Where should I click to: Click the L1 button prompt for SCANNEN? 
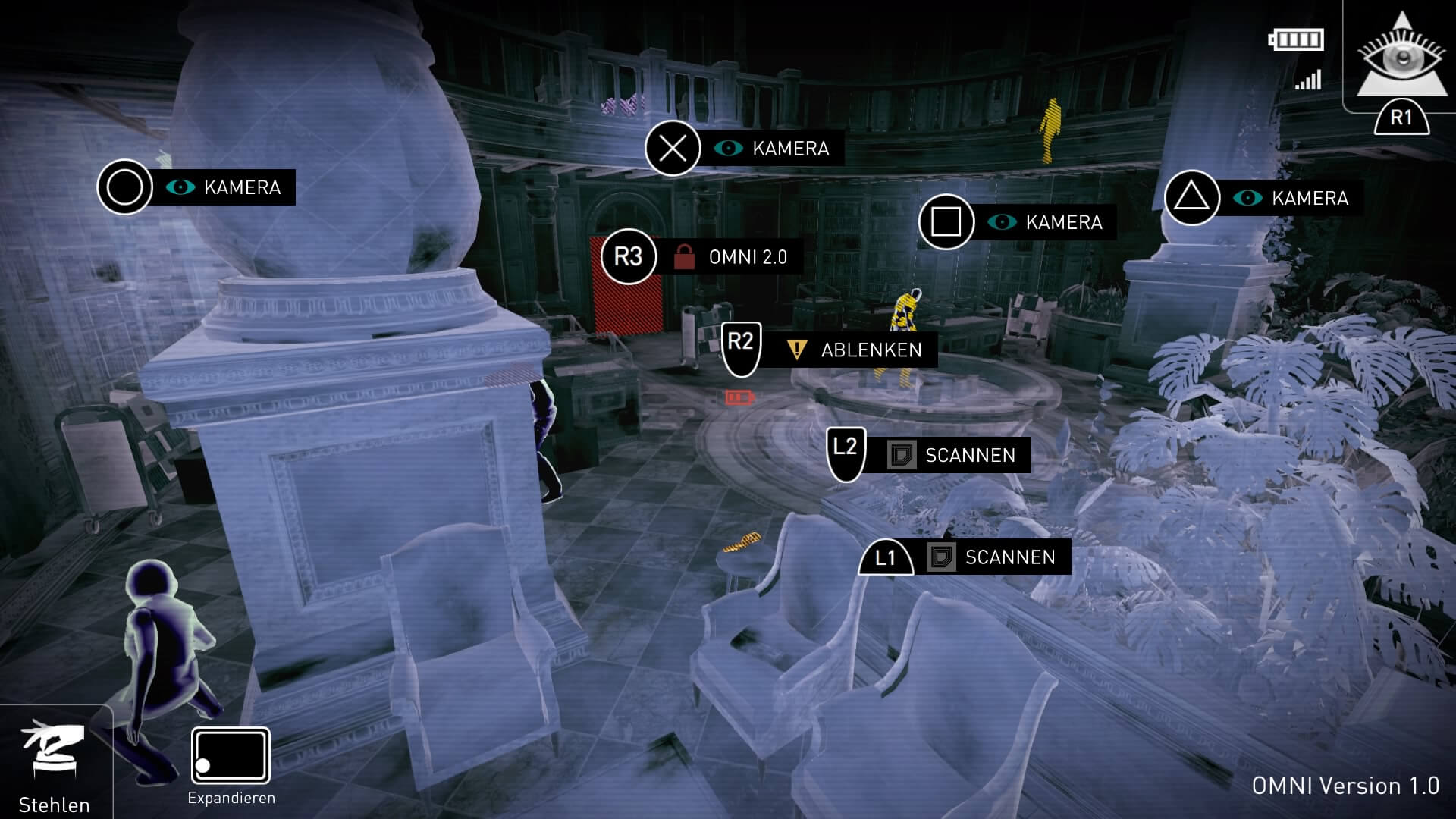point(887,557)
